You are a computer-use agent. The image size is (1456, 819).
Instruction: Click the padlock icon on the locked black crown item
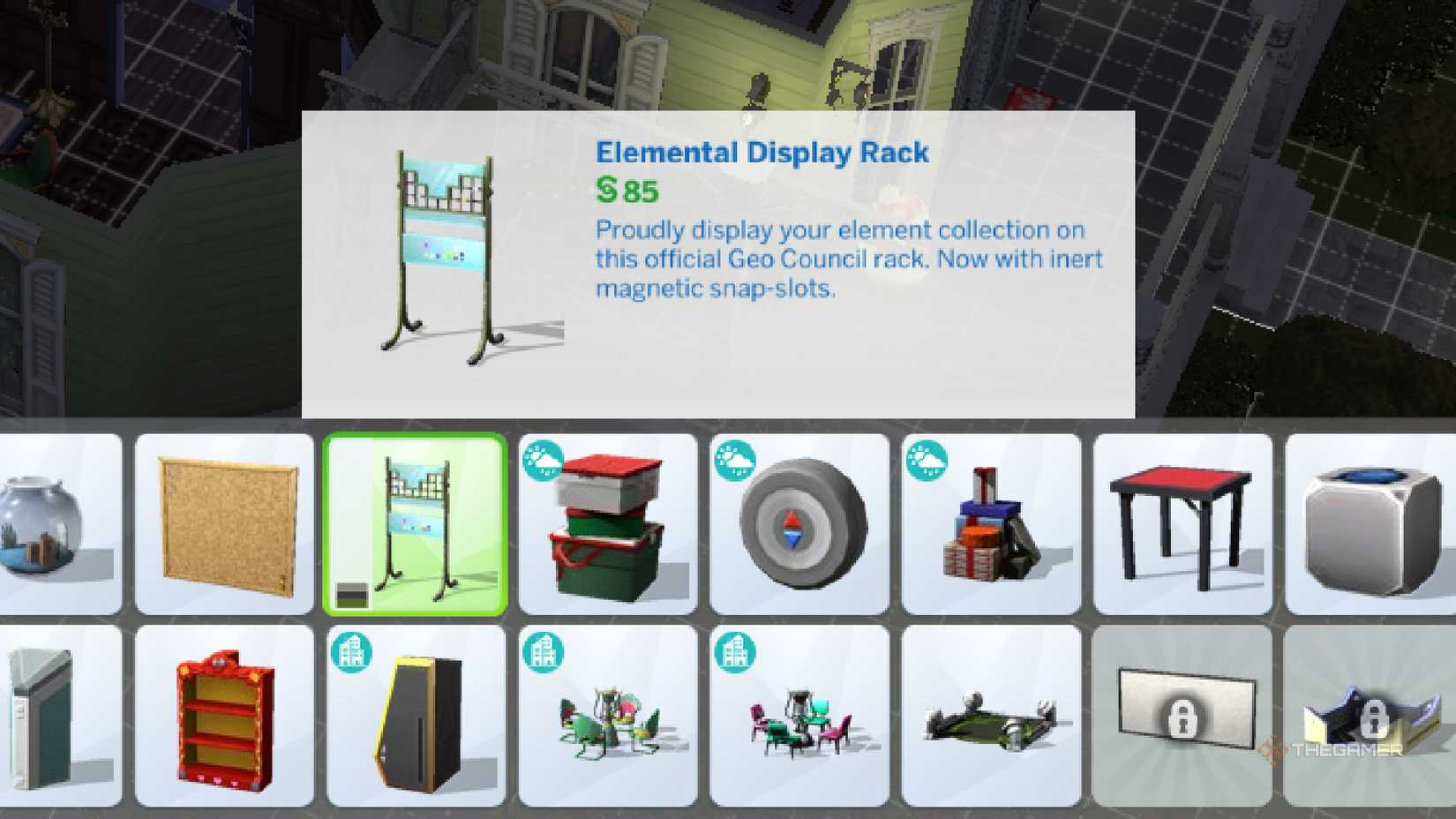[x=1378, y=717]
